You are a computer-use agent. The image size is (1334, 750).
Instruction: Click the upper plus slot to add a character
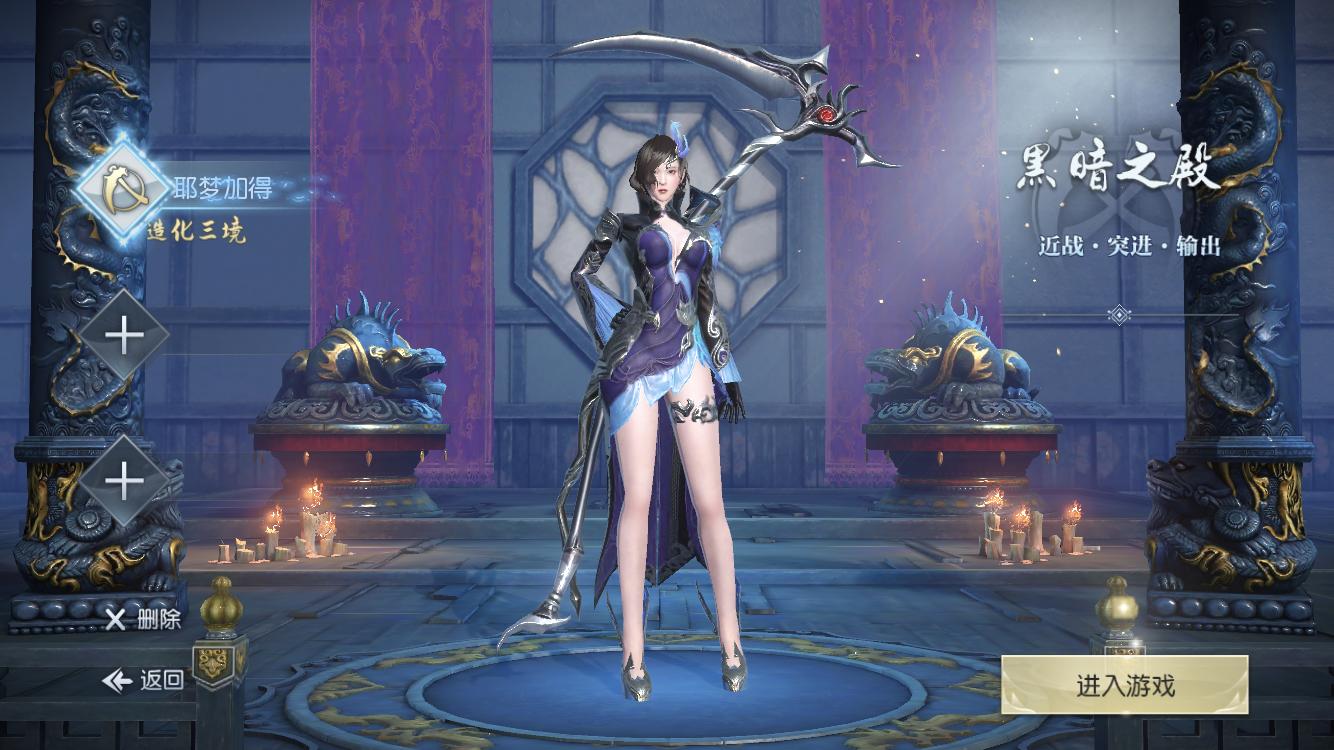[x=124, y=336]
